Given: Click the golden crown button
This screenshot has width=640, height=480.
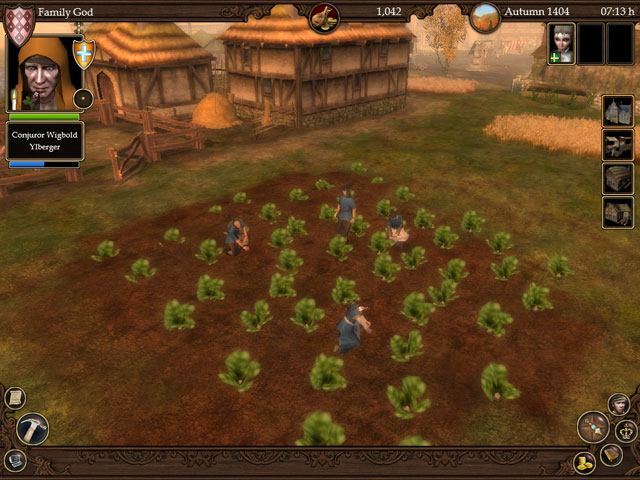Looking at the screenshot, I should (626, 431).
